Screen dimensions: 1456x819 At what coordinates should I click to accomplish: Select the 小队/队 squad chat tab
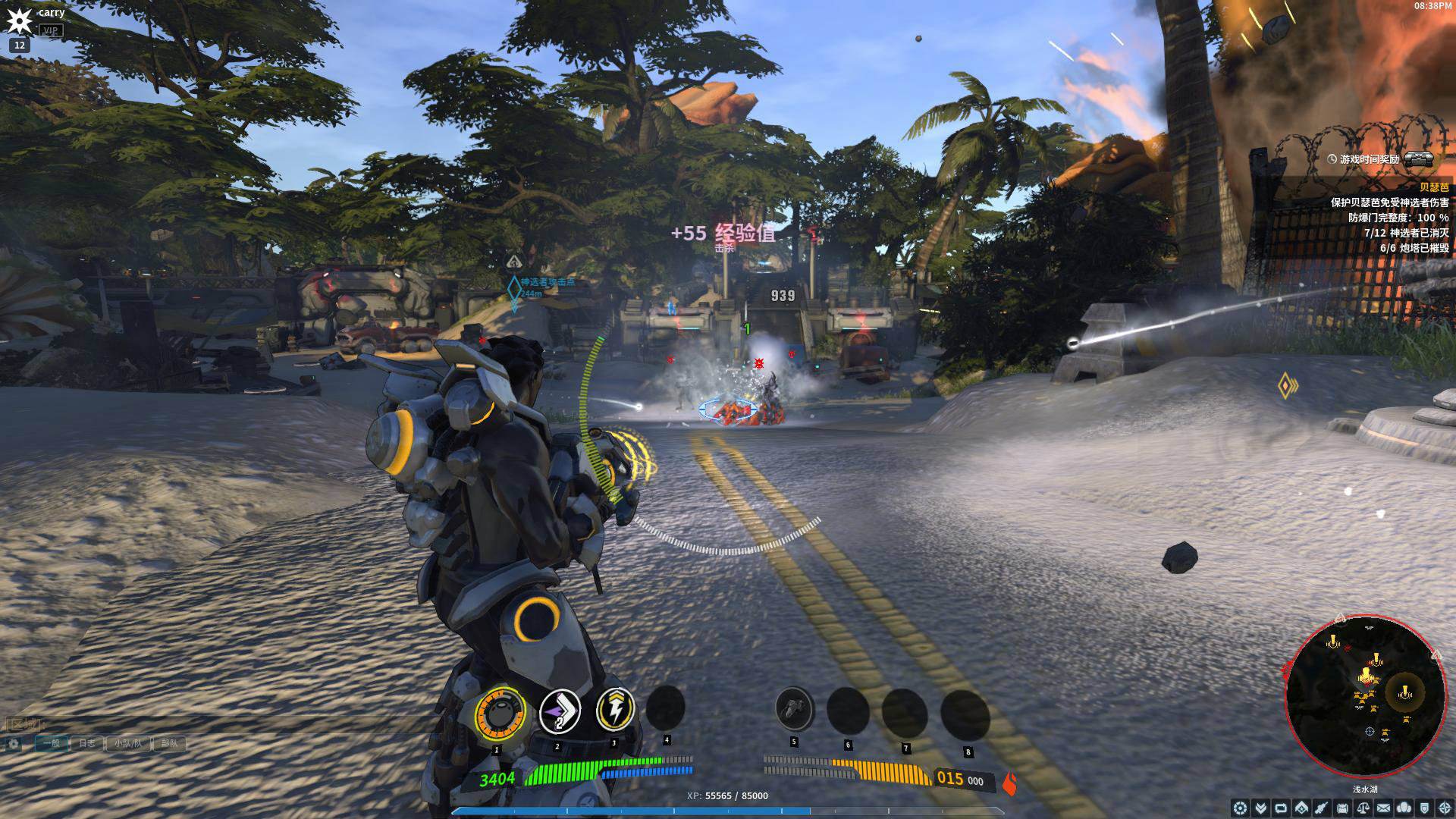128,743
